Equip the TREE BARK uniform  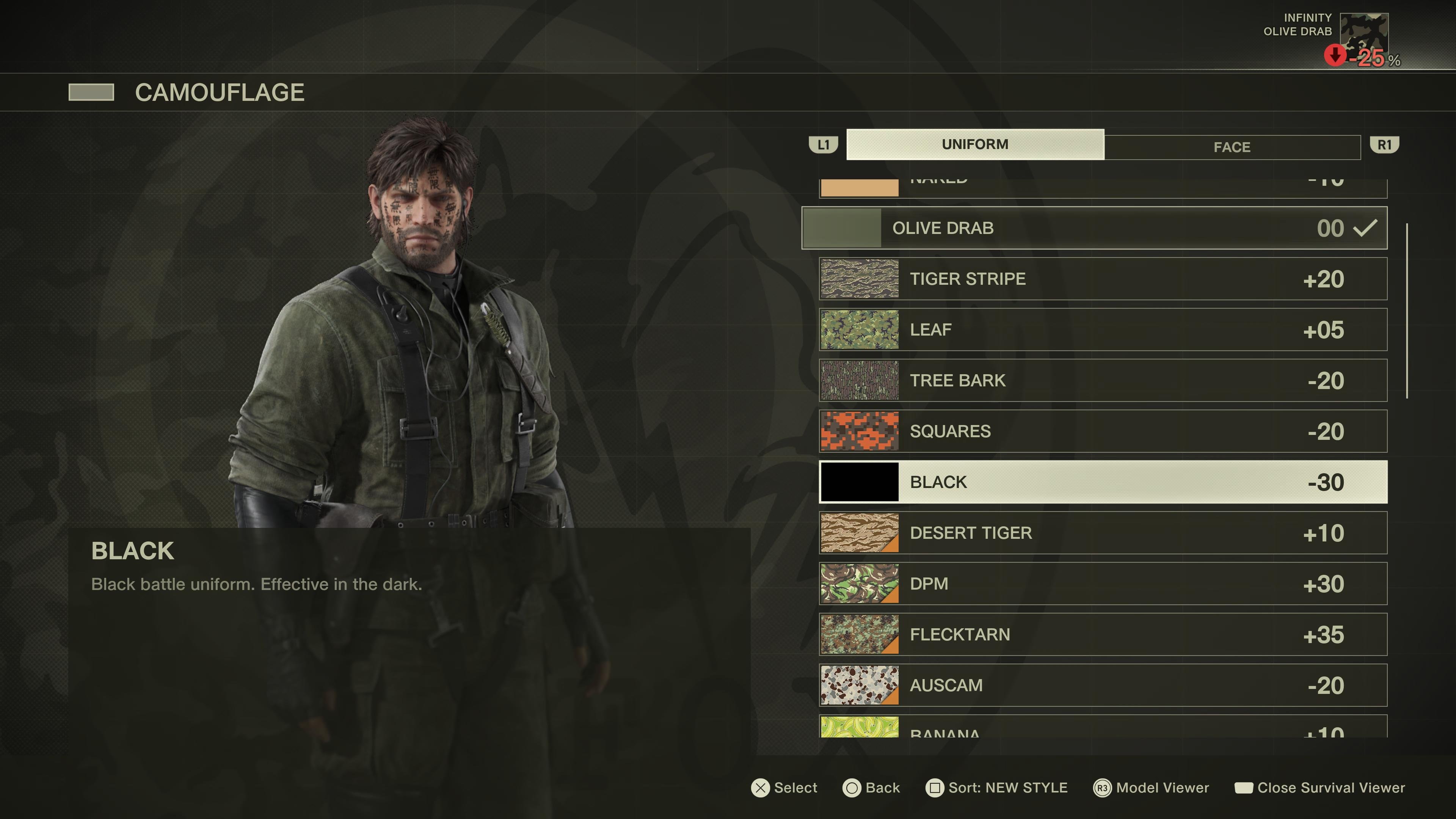[1103, 380]
